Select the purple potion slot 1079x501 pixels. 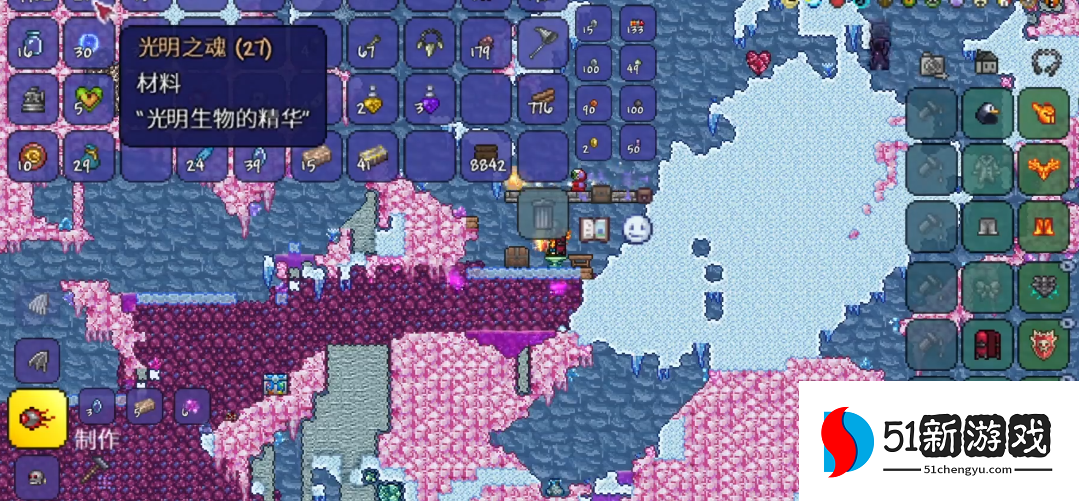click(x=430, y=100)
